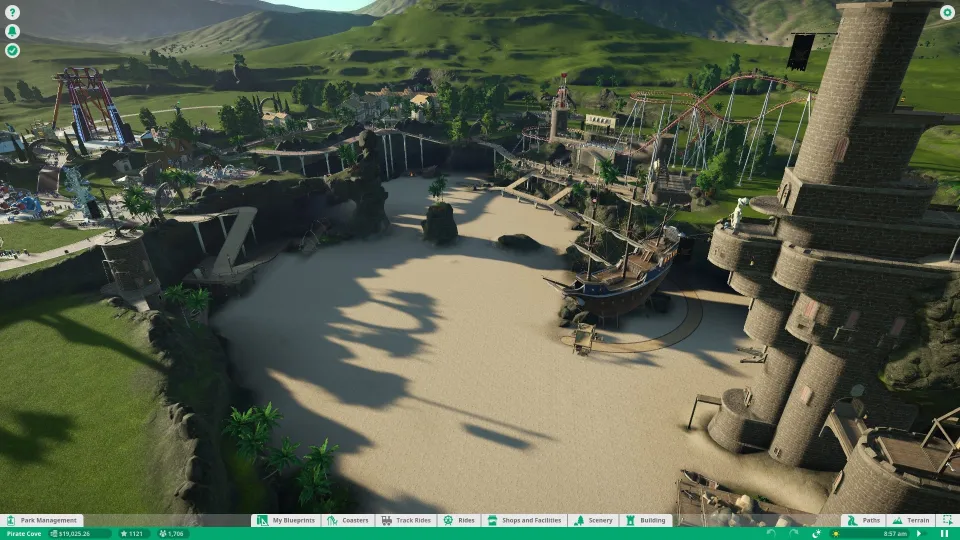Switch to the Rides category

point(459,520)
